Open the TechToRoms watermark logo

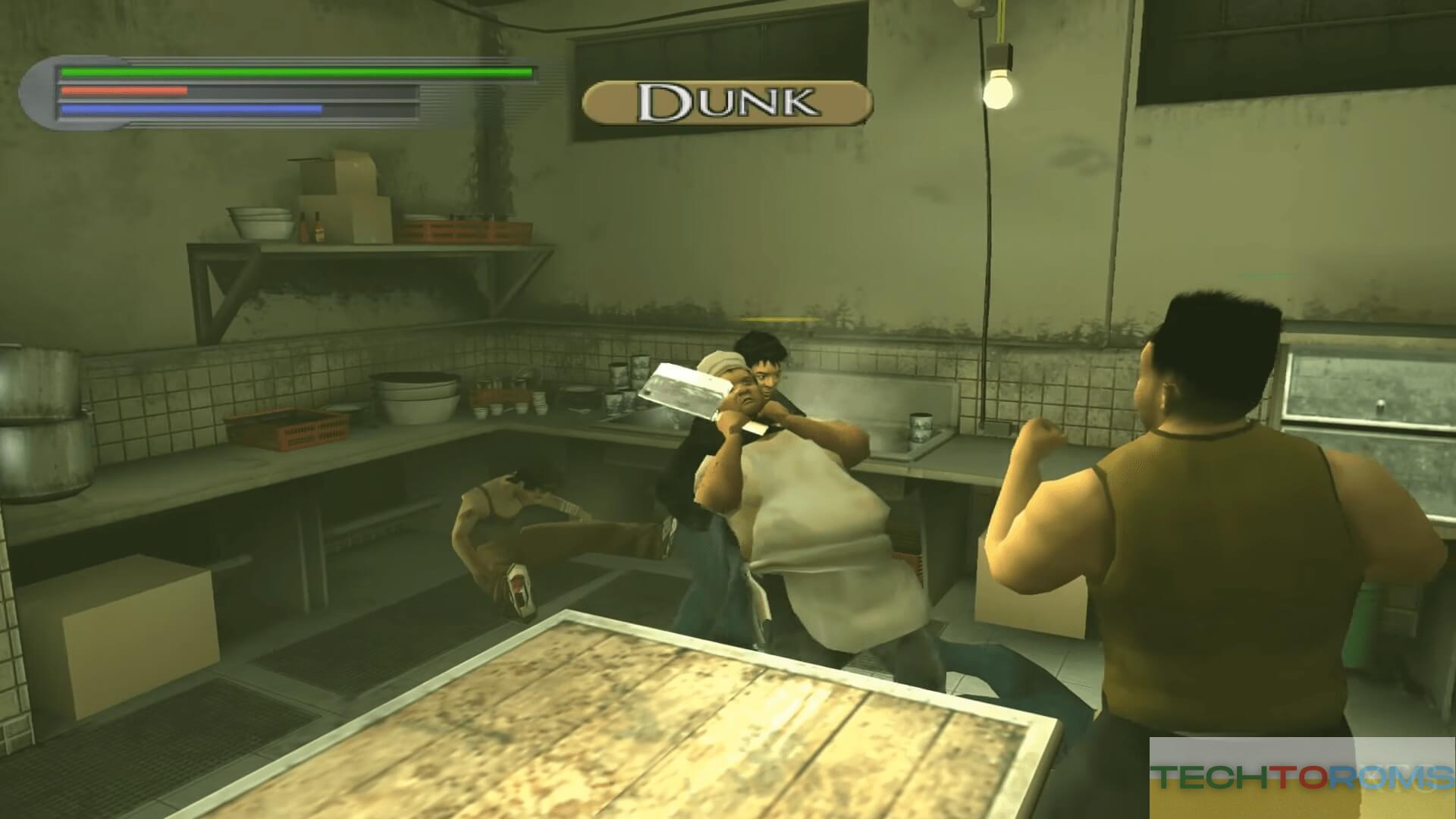click(1303, 777)
